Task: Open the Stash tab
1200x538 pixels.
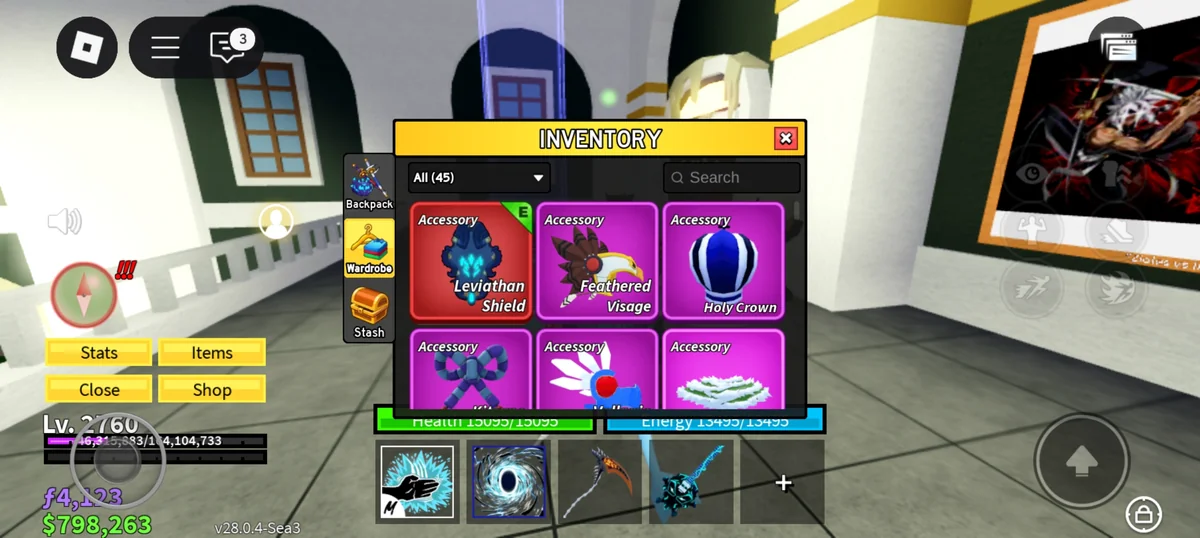Action: pyautogui.click(x=369, y=312)
